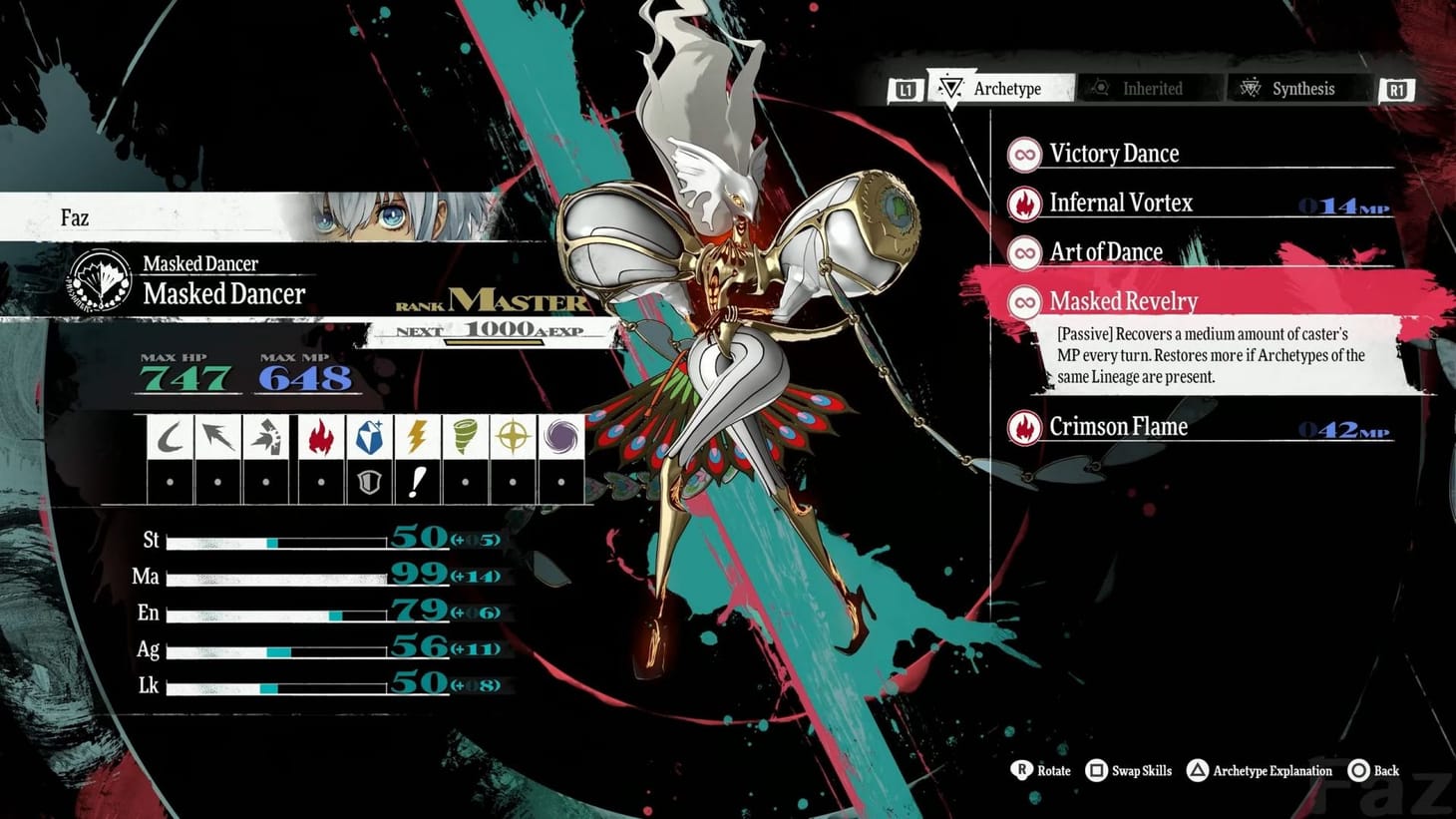This screenshot has width=1456, height=819.
Task: Select the Victory Dance skill
Action: [1113, 154]
